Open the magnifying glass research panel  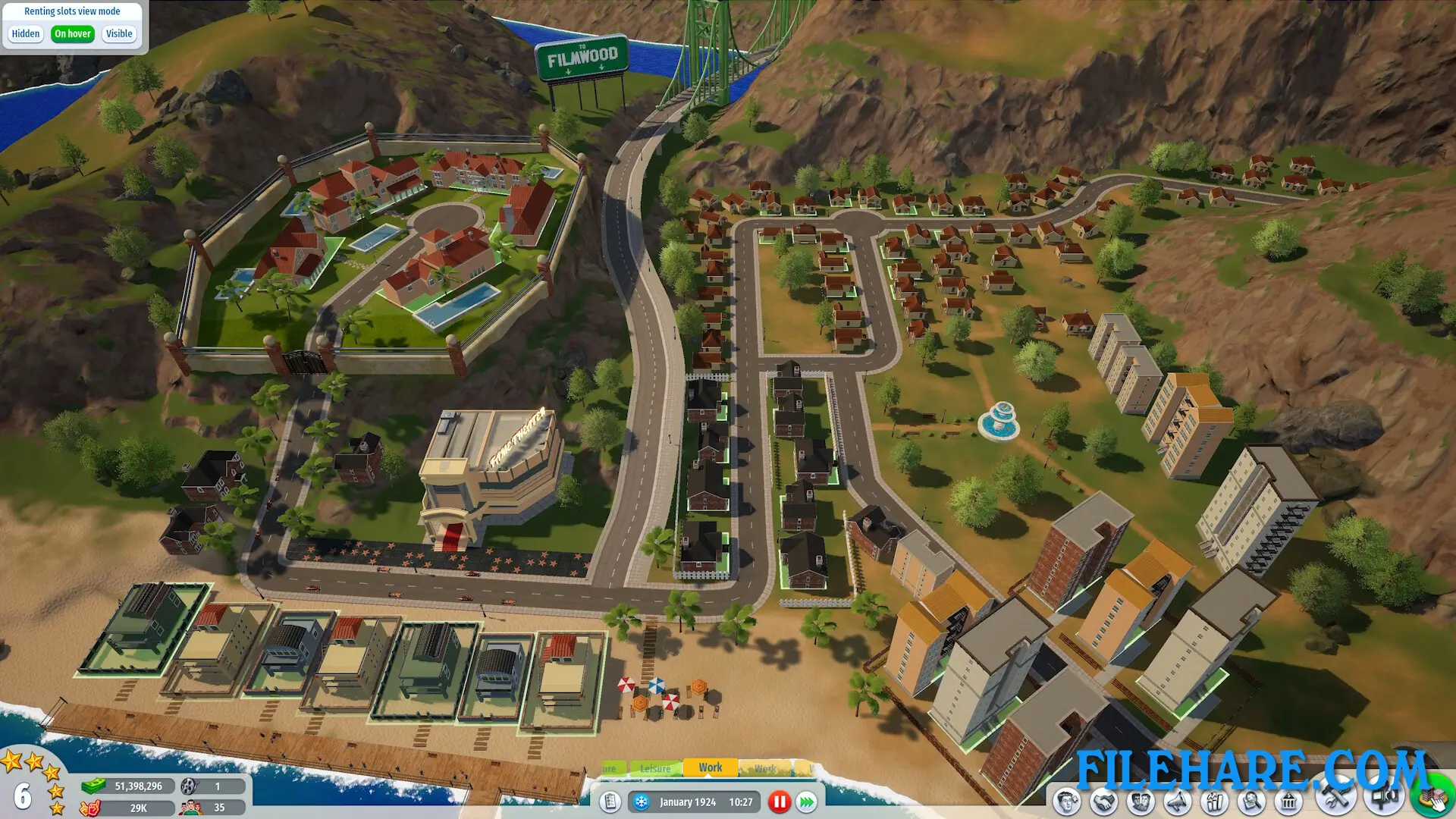coord(1251,802)
